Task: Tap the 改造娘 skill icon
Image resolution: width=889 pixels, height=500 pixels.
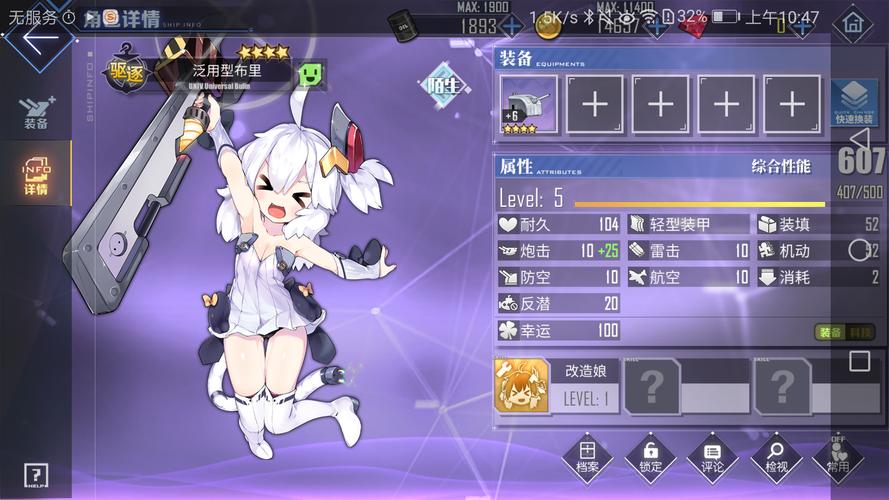Action: click(522, 387)
